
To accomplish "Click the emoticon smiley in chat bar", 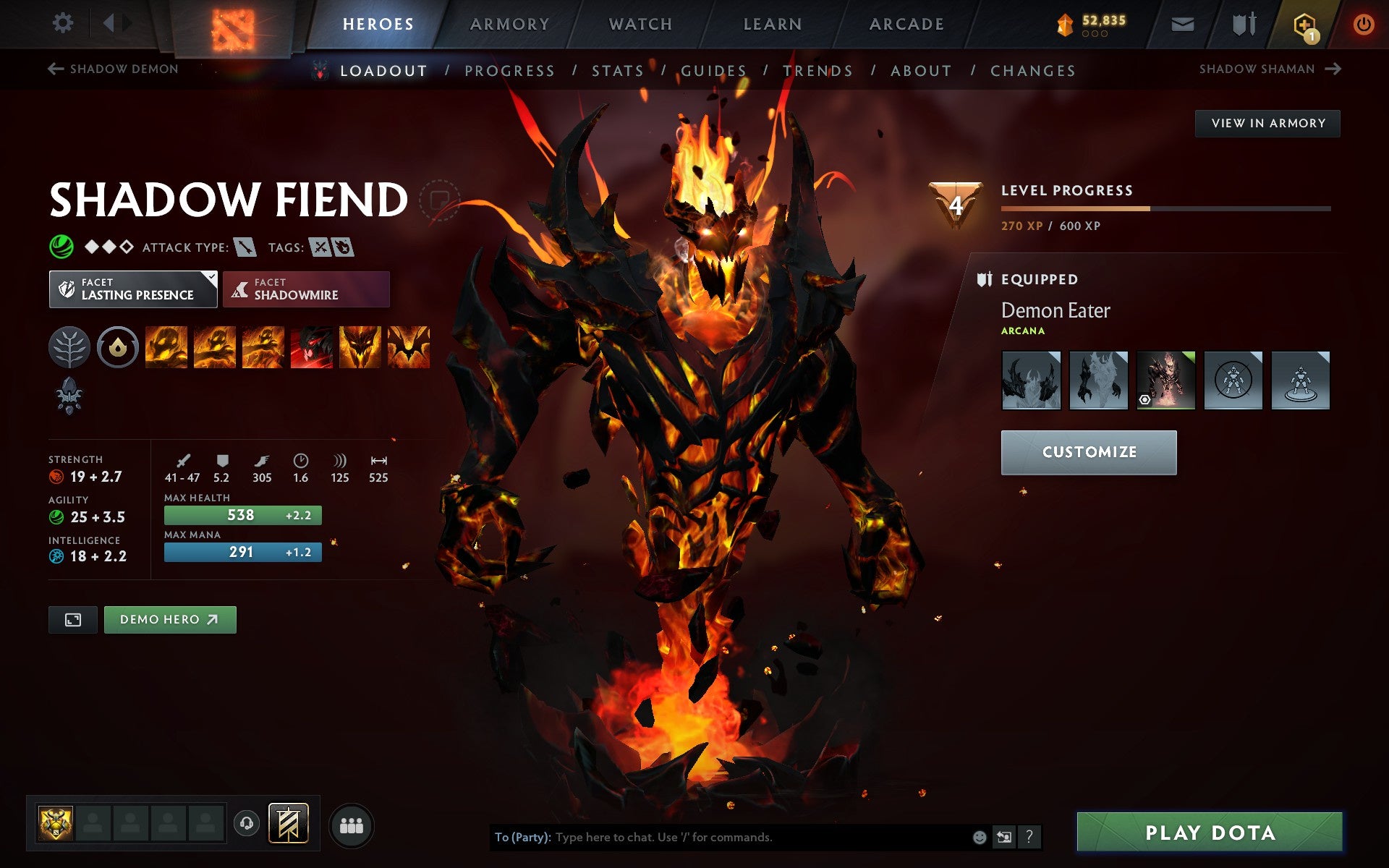I will 980,837.
